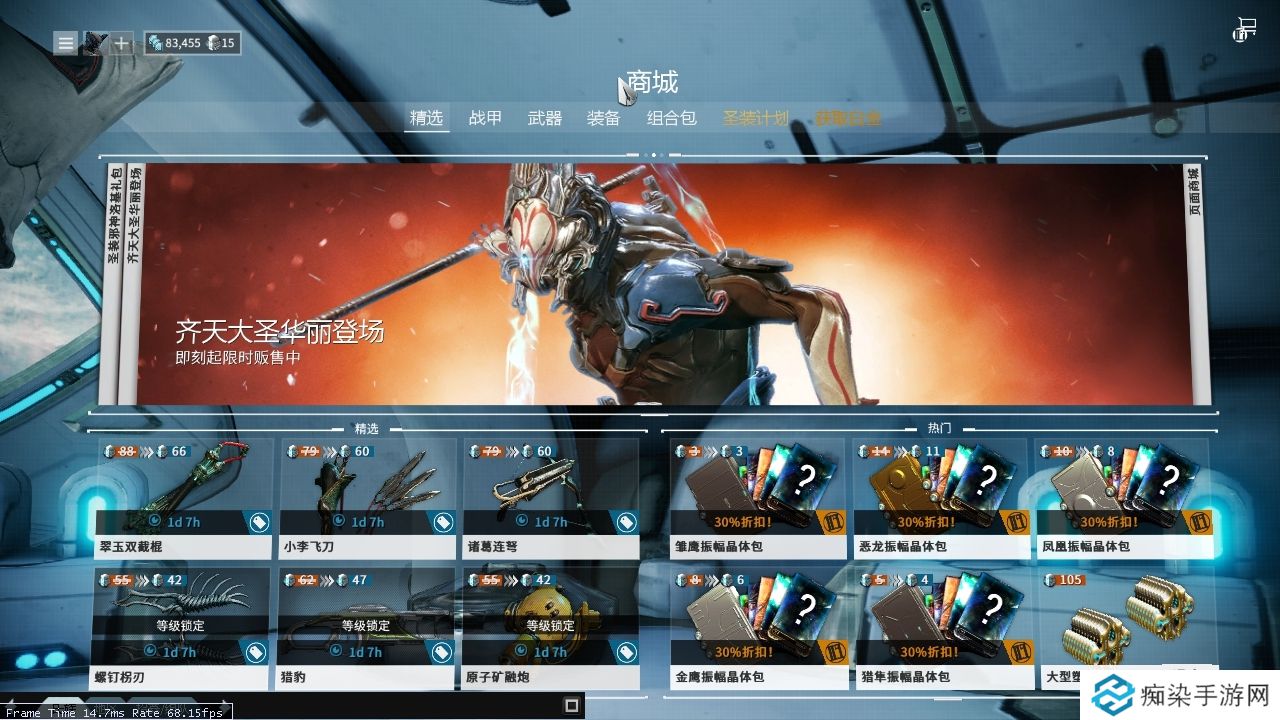Open the hamburger menu icon

point(65,43)
